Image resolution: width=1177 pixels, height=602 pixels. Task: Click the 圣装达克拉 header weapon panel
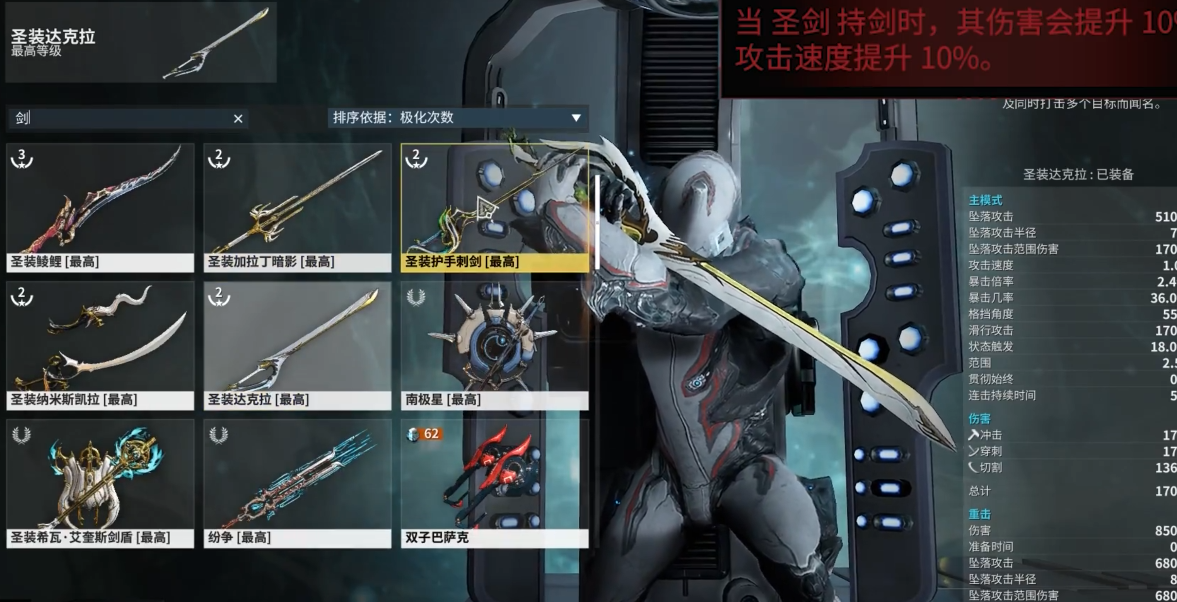click(140, 43)
